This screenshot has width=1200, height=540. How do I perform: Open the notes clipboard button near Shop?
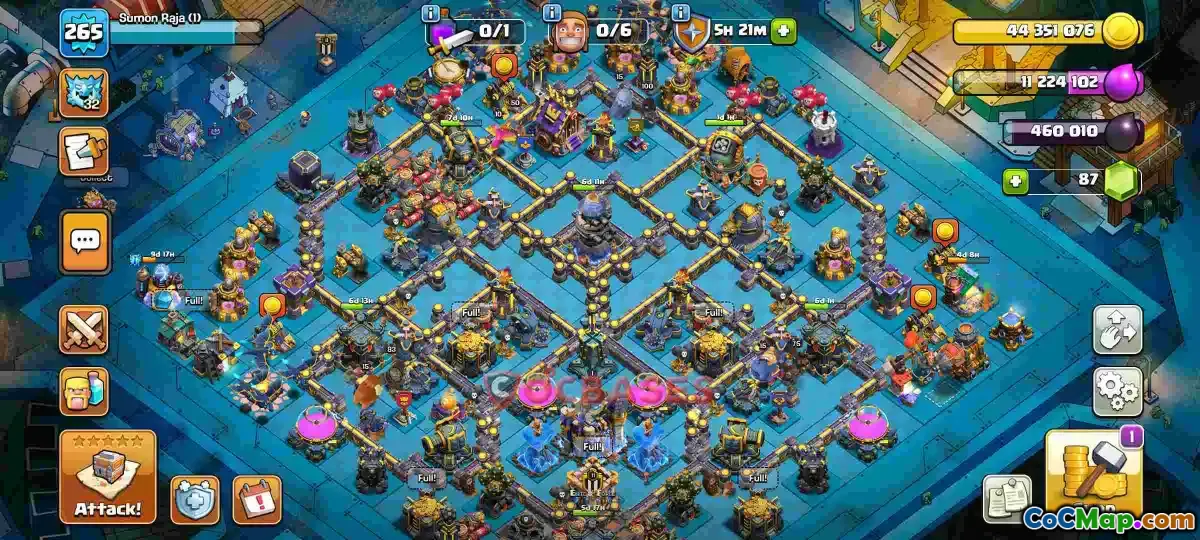click(x=1008, y=497)
